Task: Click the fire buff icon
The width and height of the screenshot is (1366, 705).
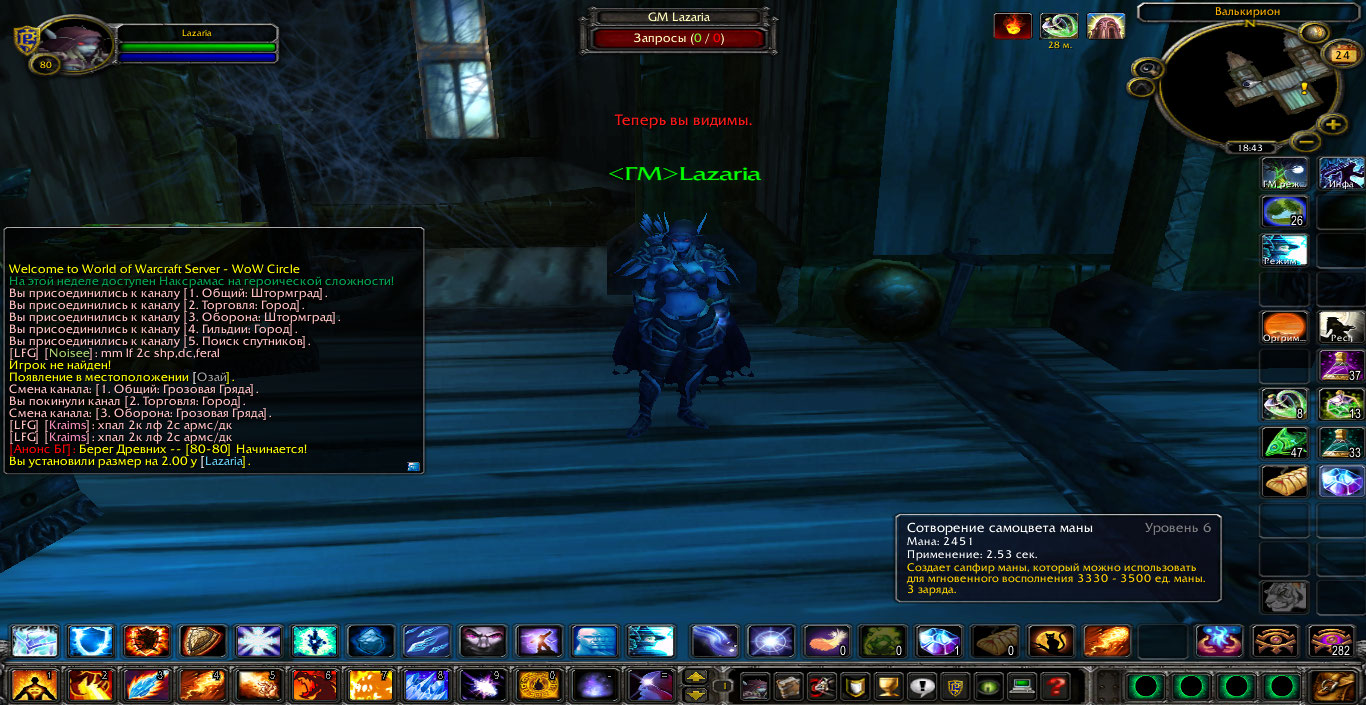Action: [1012, 26]
